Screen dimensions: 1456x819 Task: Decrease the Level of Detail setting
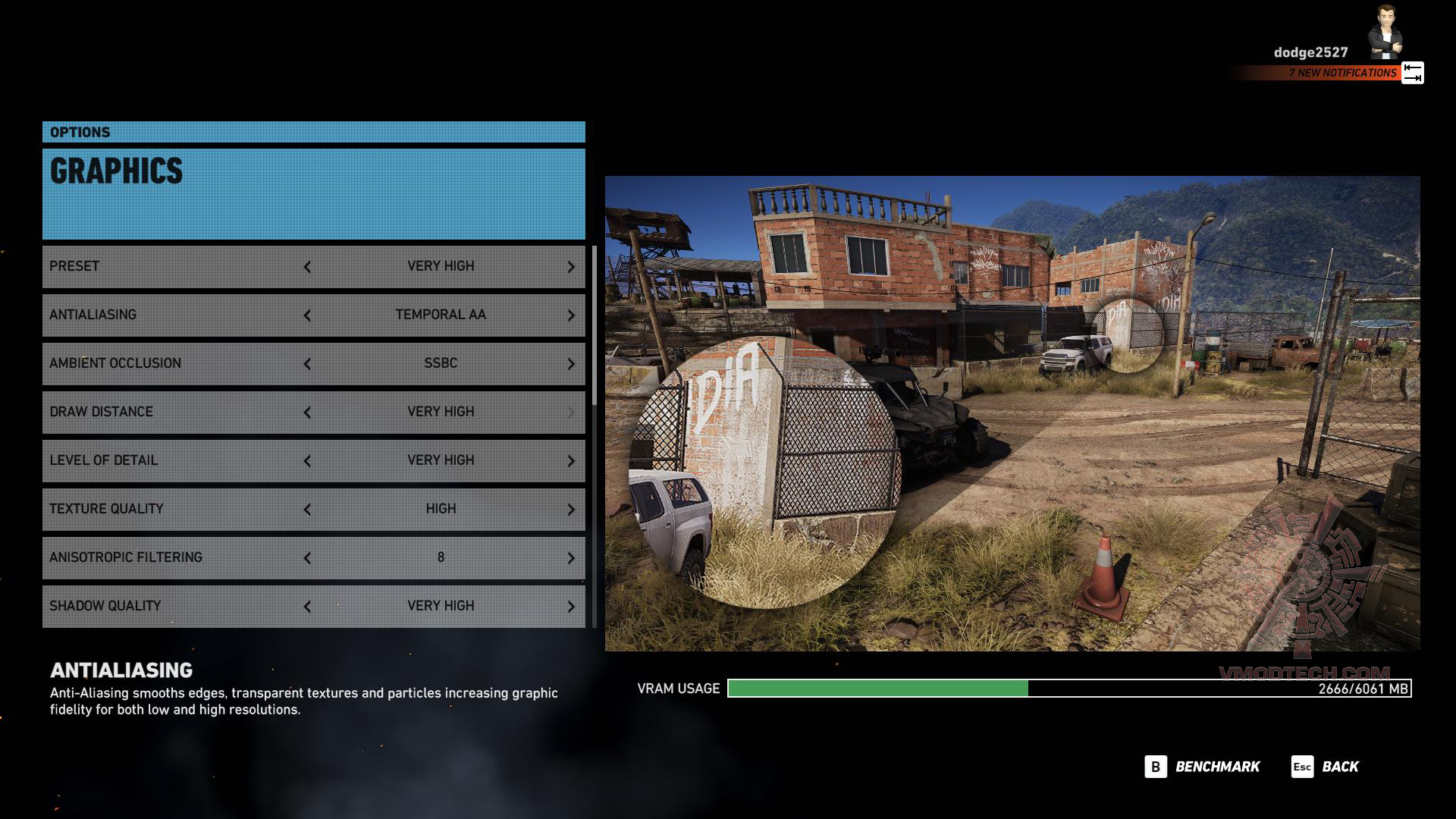307,461
